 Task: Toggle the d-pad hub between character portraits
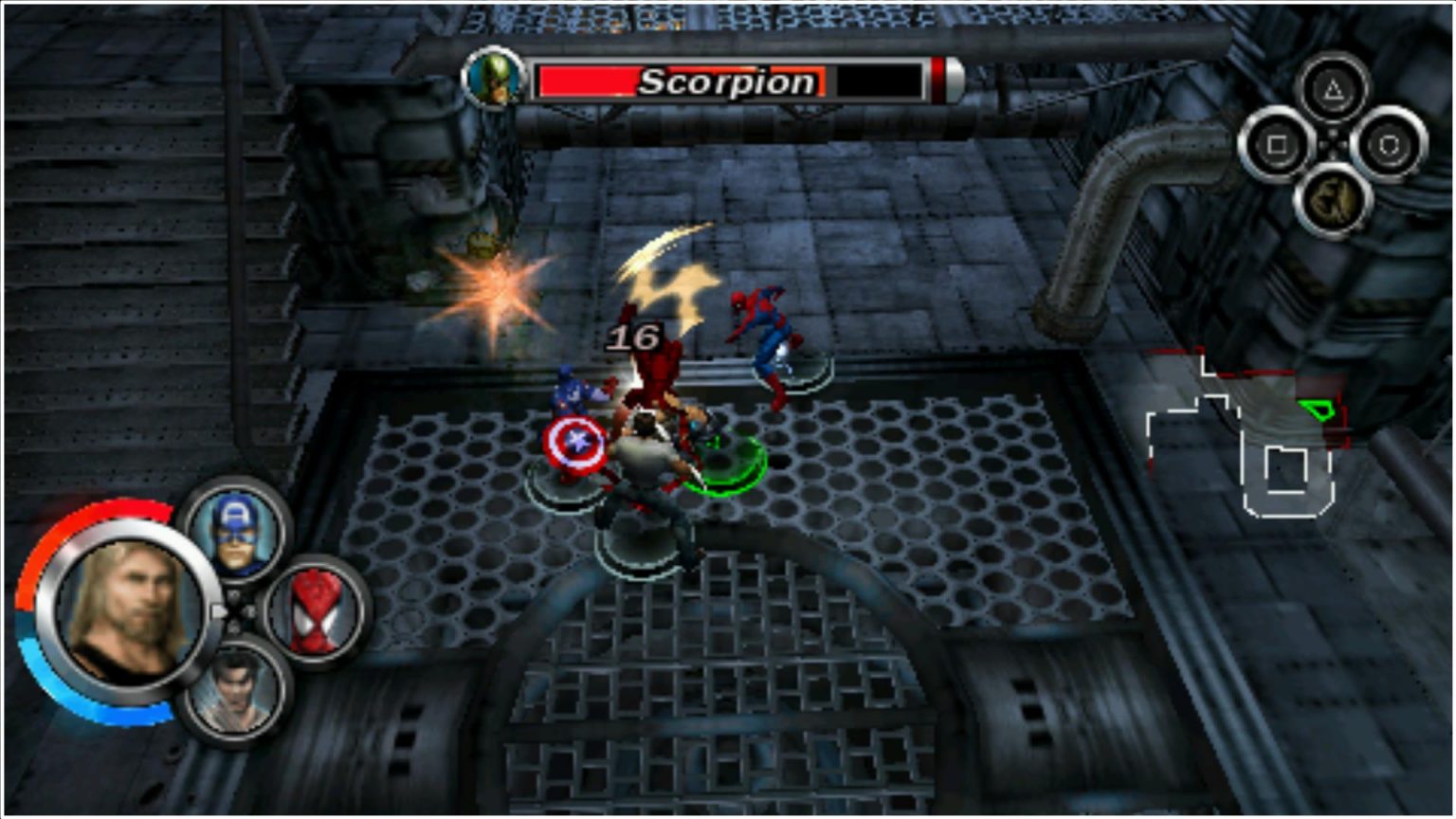point(232,611)
